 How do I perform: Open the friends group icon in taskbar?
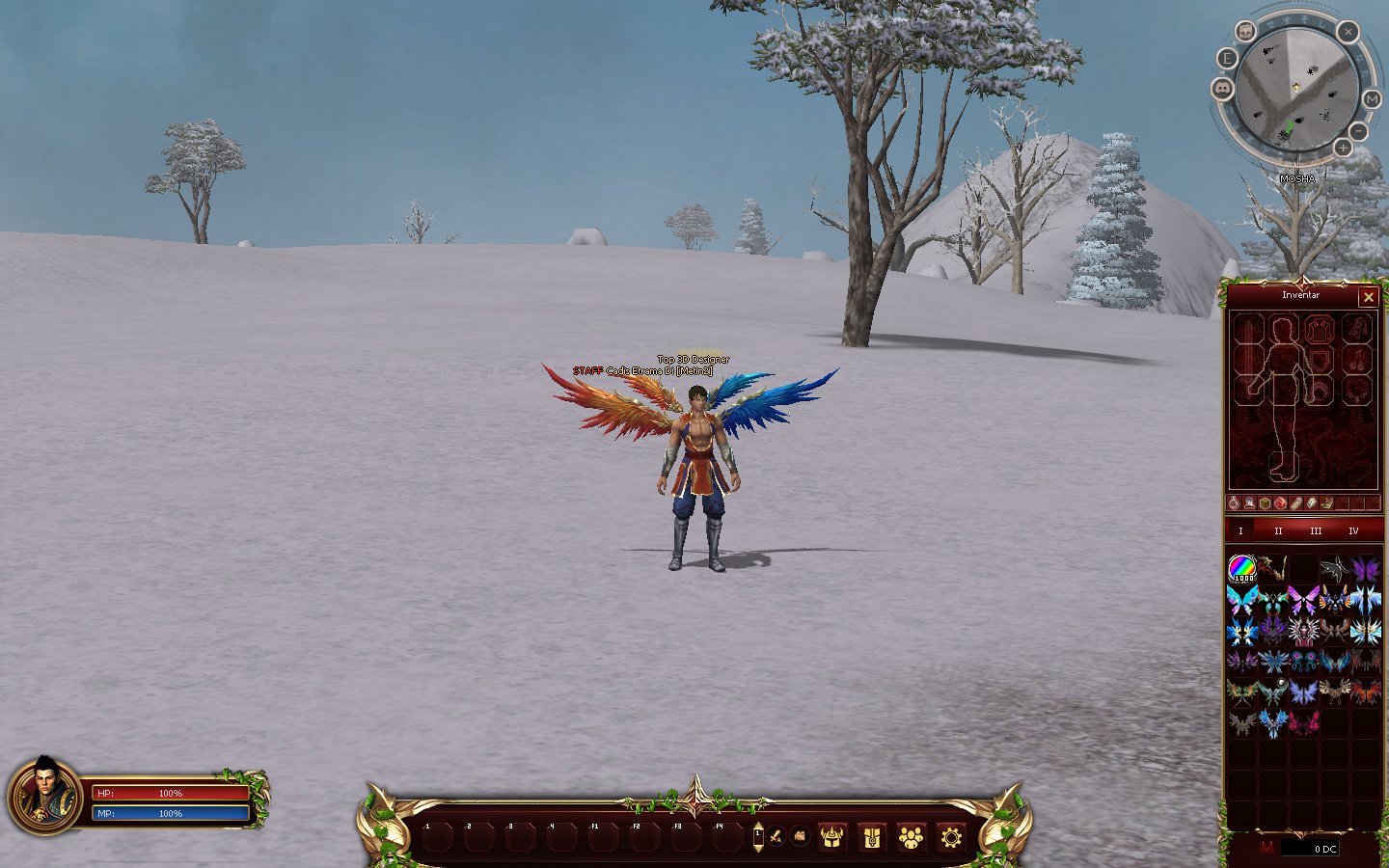[x=911, y=837]
